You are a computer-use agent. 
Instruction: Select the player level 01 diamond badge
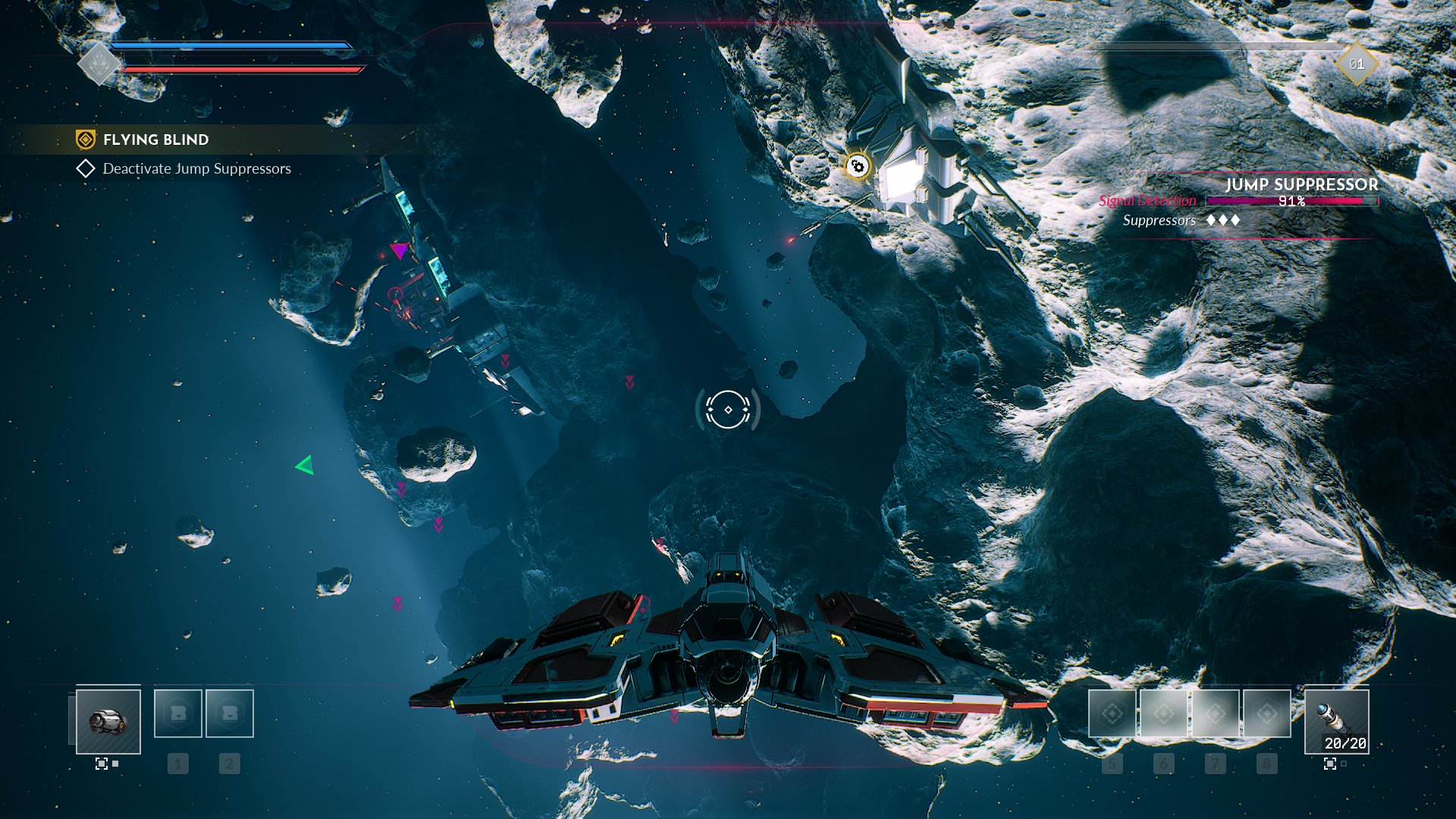coord(1357,64)
